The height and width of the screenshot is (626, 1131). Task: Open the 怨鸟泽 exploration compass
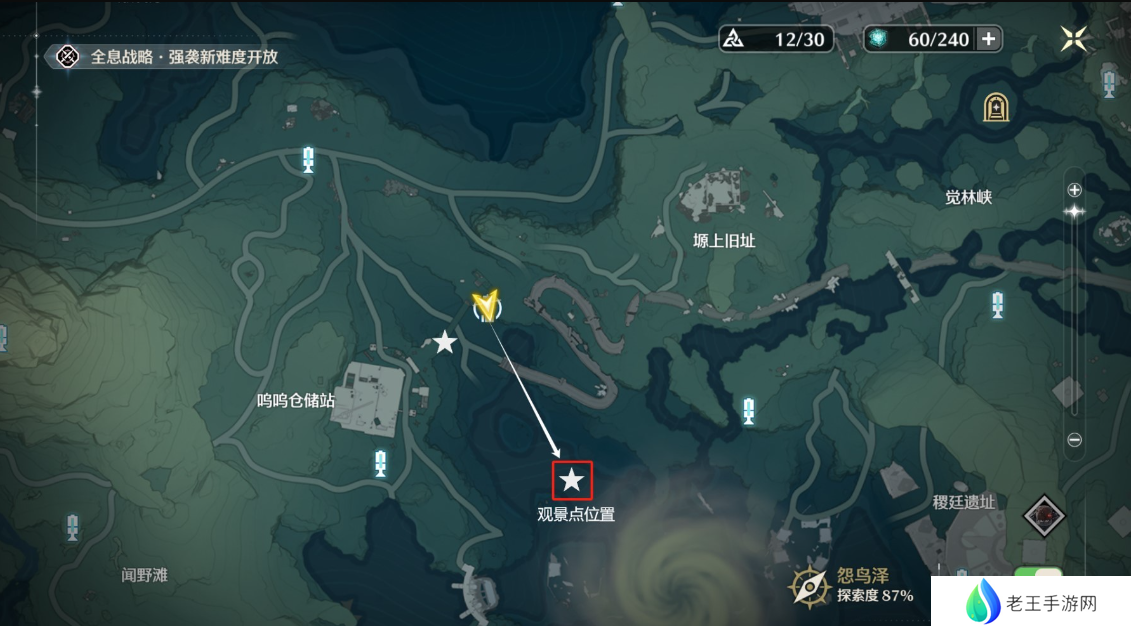[x=809, y=585]
